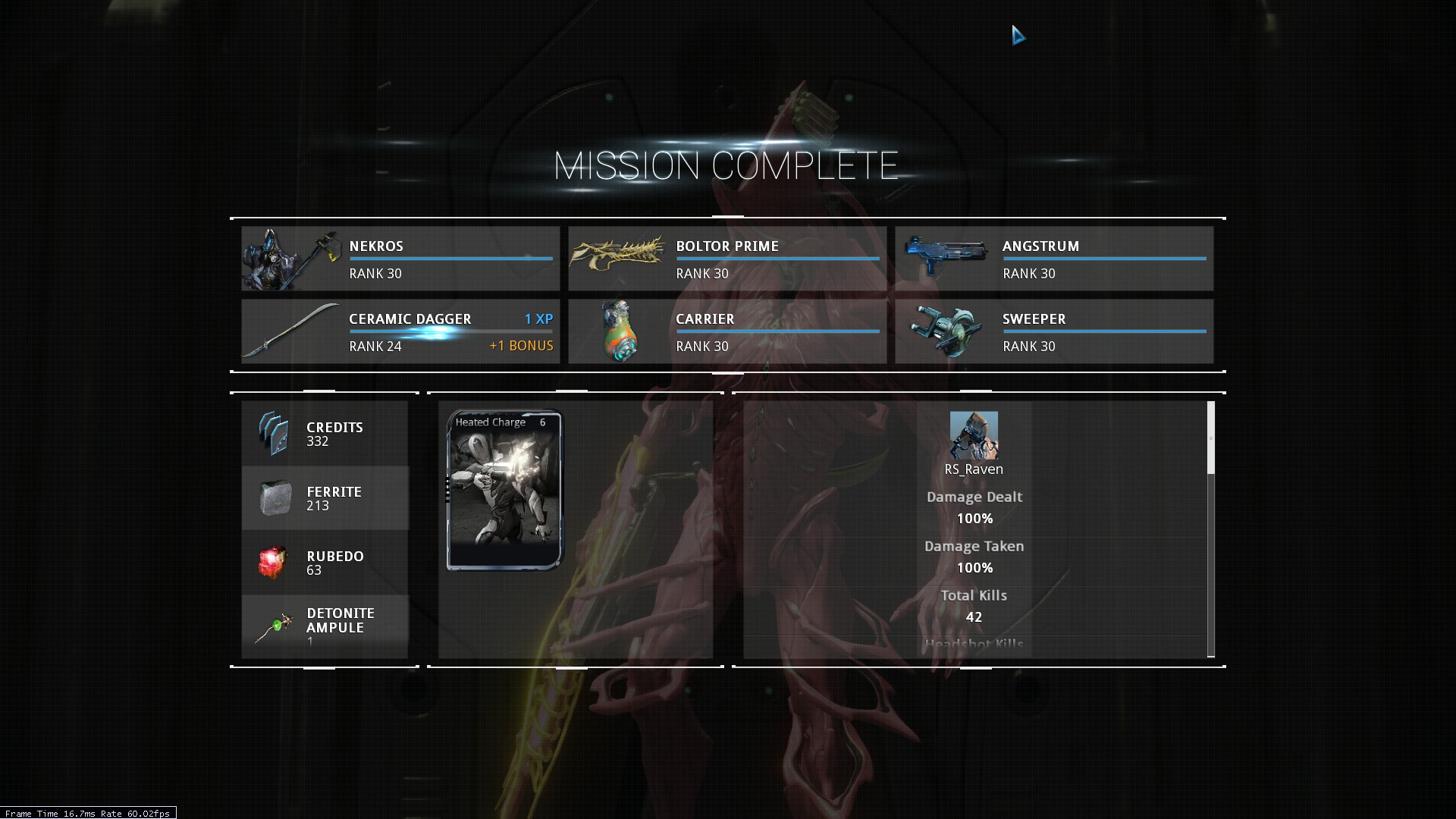The height and width of the screenshot is (819, 1456).
Task: Inspect the Heated Charge mod card
Action: pyautogui.click(x=505, y=490)
